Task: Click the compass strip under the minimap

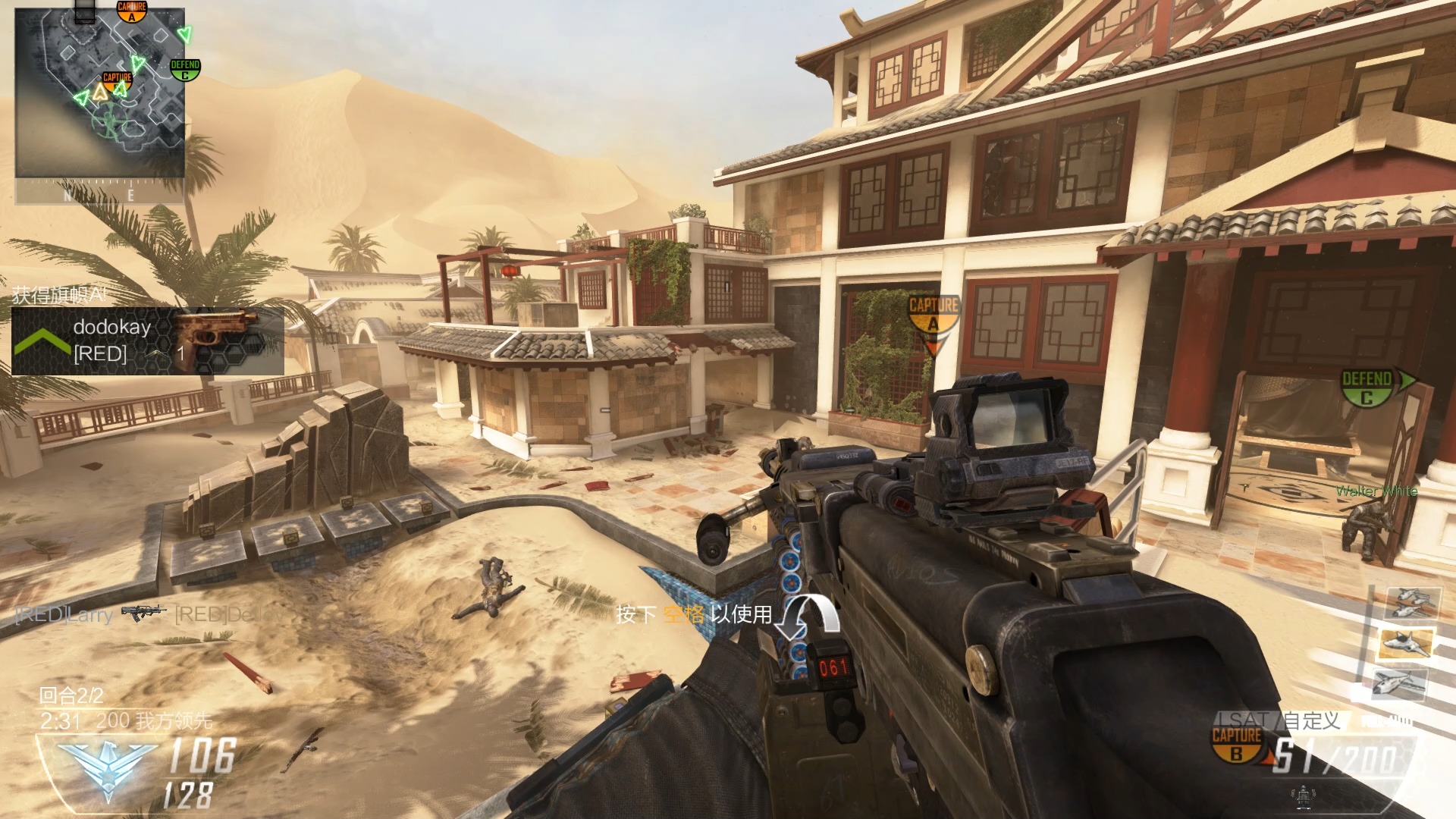Action: pos(99,193)
